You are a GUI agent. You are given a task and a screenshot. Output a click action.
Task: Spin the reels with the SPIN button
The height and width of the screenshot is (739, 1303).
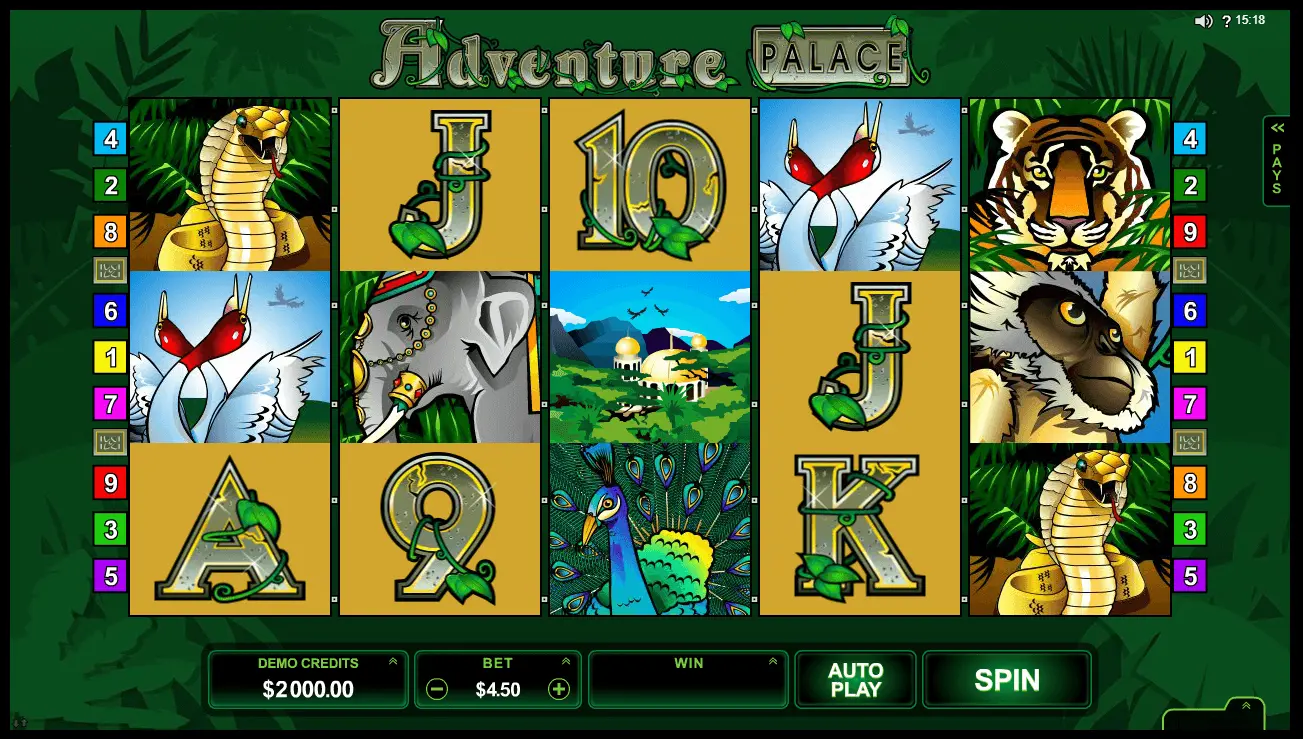point(1006,680)
